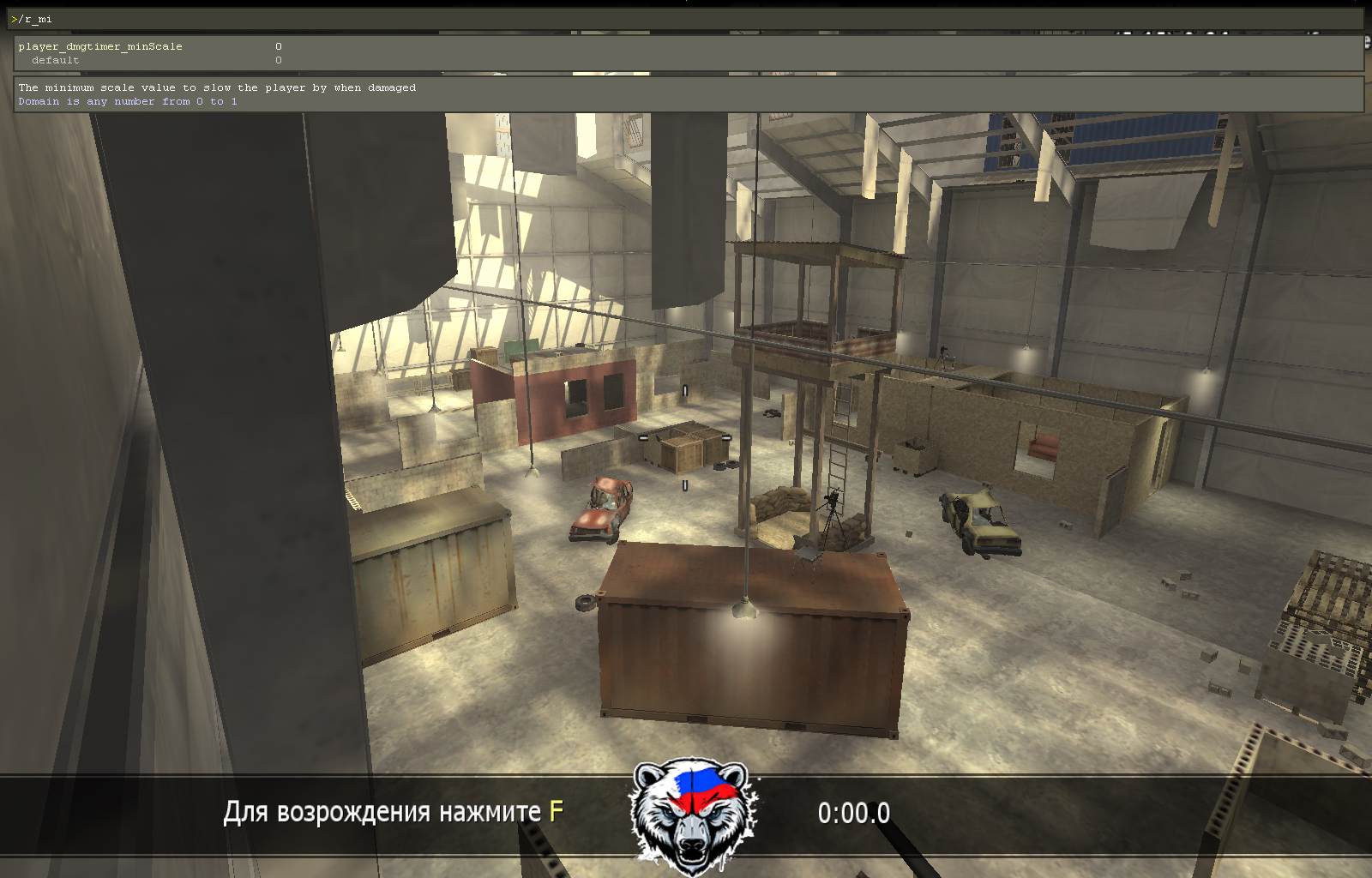This screenshot has width=1372, height=878.
Task: Select the player_dmgtimer_minScale console suggestion
Action: (x=100, y=46)
